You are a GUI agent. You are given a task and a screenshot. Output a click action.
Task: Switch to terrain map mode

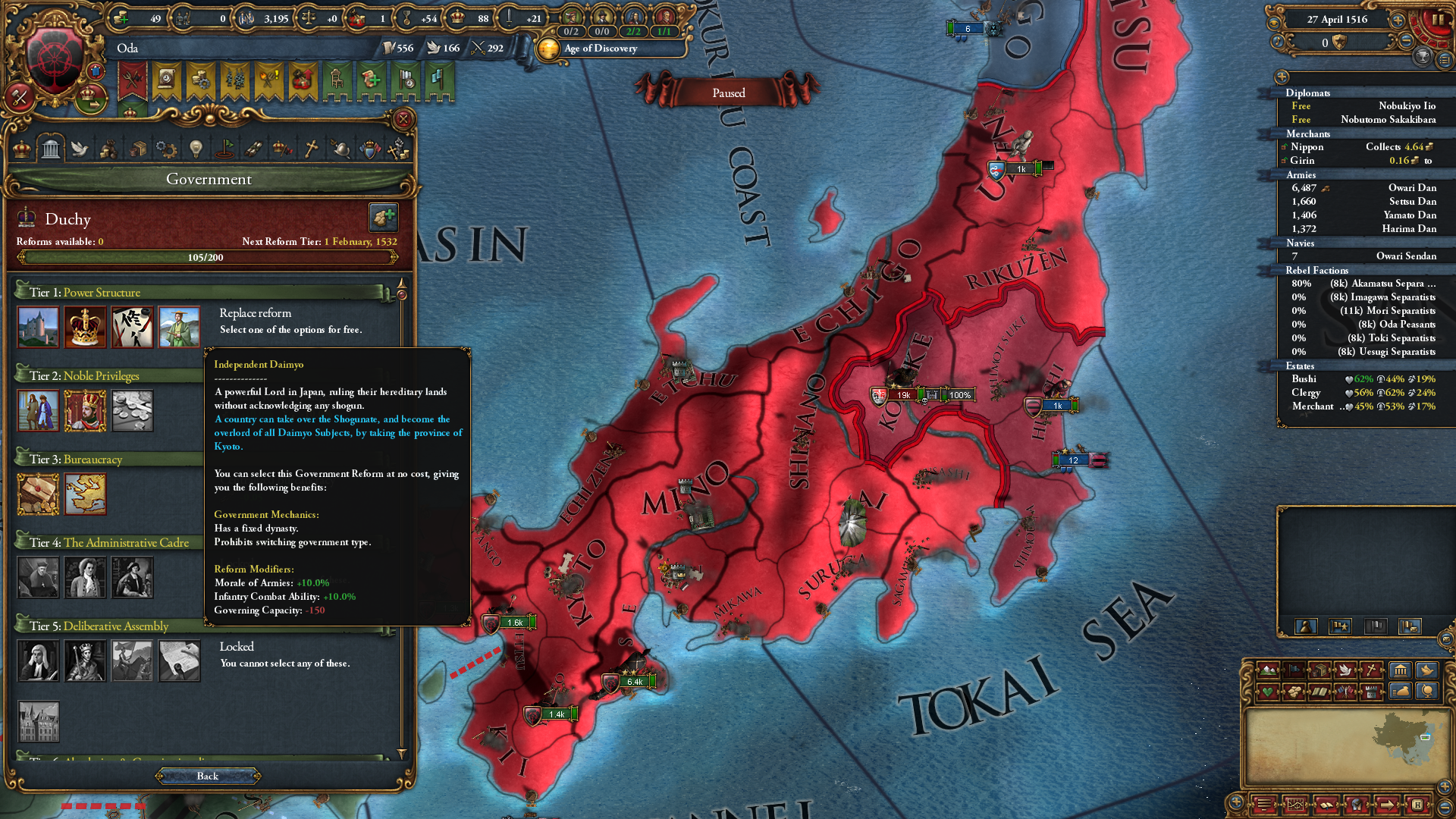(x=1268, y=670)
